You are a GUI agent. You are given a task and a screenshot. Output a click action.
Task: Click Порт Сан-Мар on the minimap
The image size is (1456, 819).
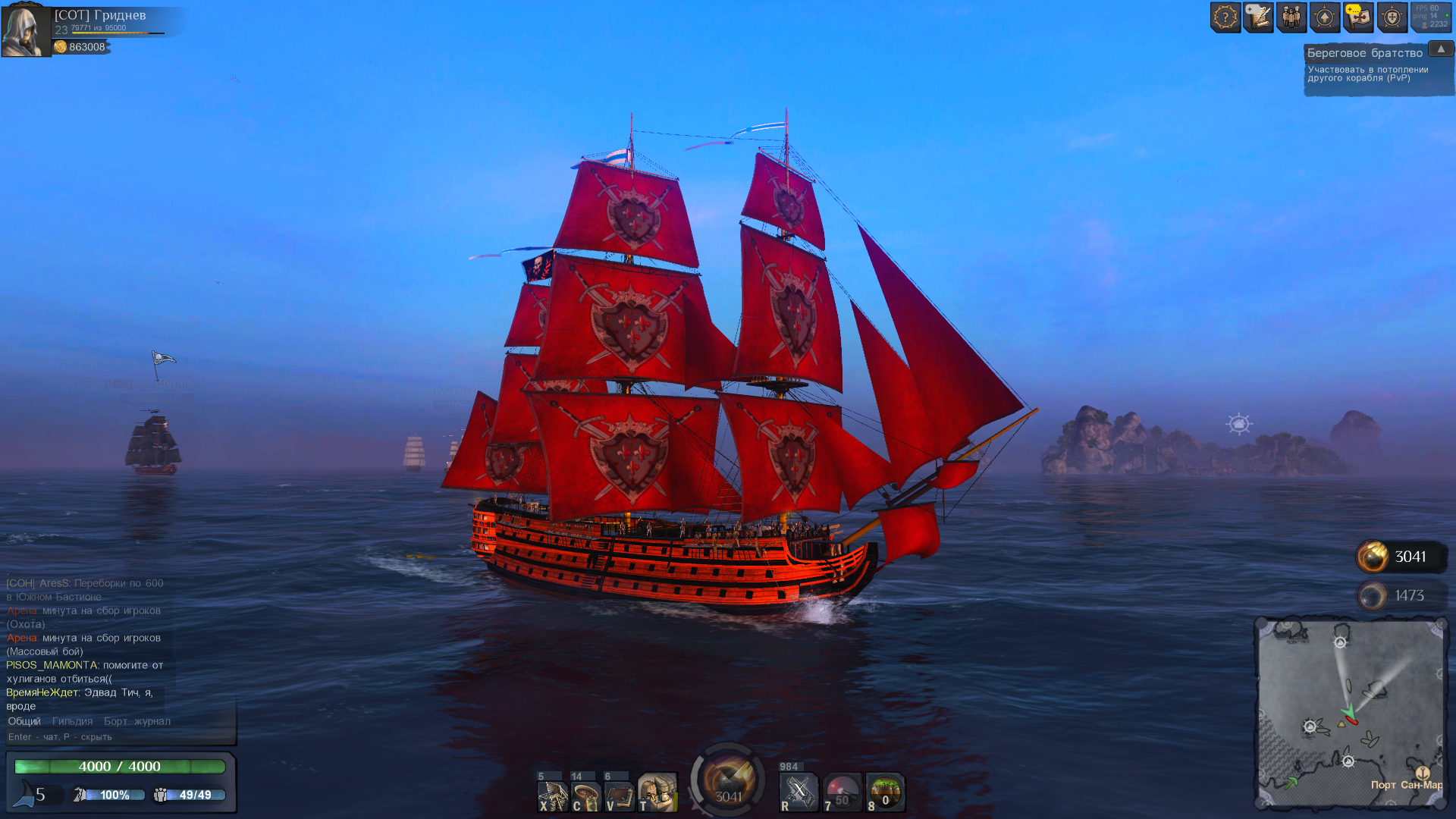click(1404, 787)
